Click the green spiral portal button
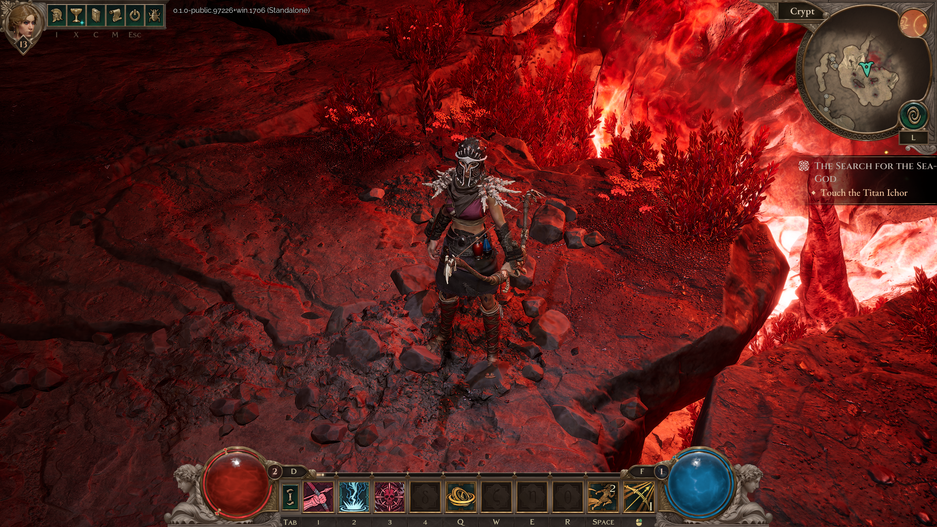The height and width of the screenshot is (527, 937). click(x=913, y=115)
